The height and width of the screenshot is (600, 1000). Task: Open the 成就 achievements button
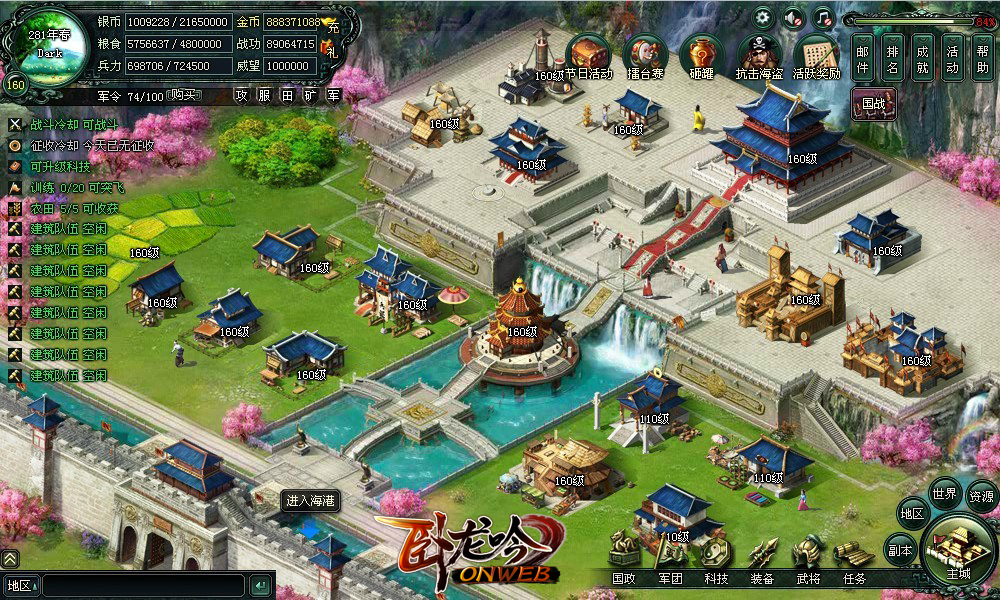(923, 56)
